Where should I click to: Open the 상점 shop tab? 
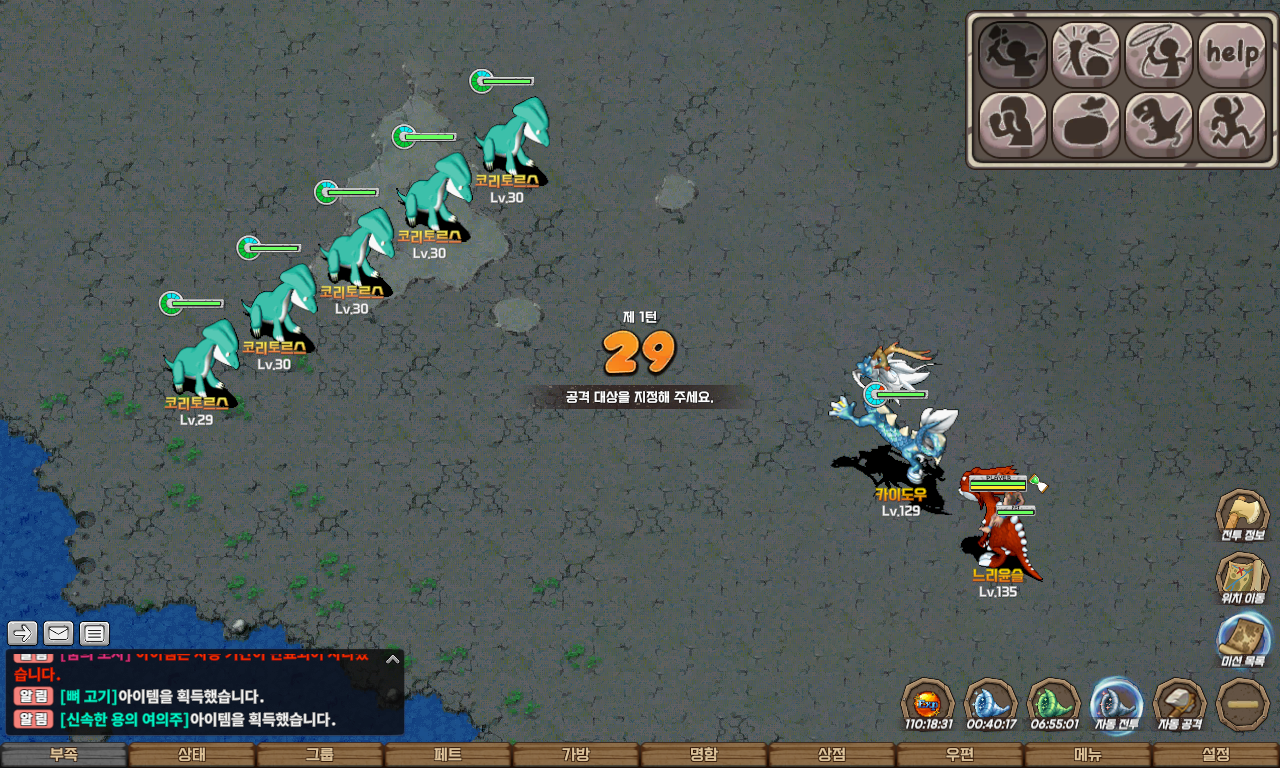(x=832, y=755)
